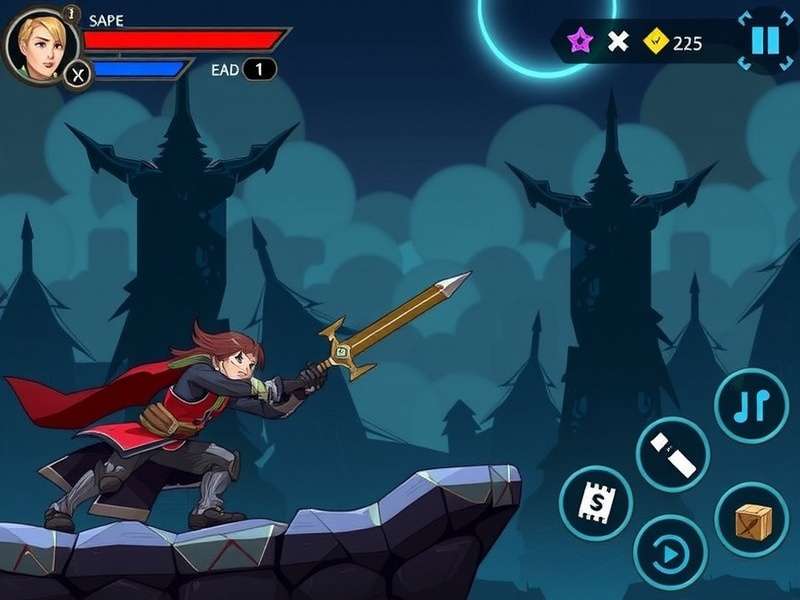This screenshot has height=600, width=800.
Task: Tap the yellow diamond currency icon
Action: click(x=656, y=41)
